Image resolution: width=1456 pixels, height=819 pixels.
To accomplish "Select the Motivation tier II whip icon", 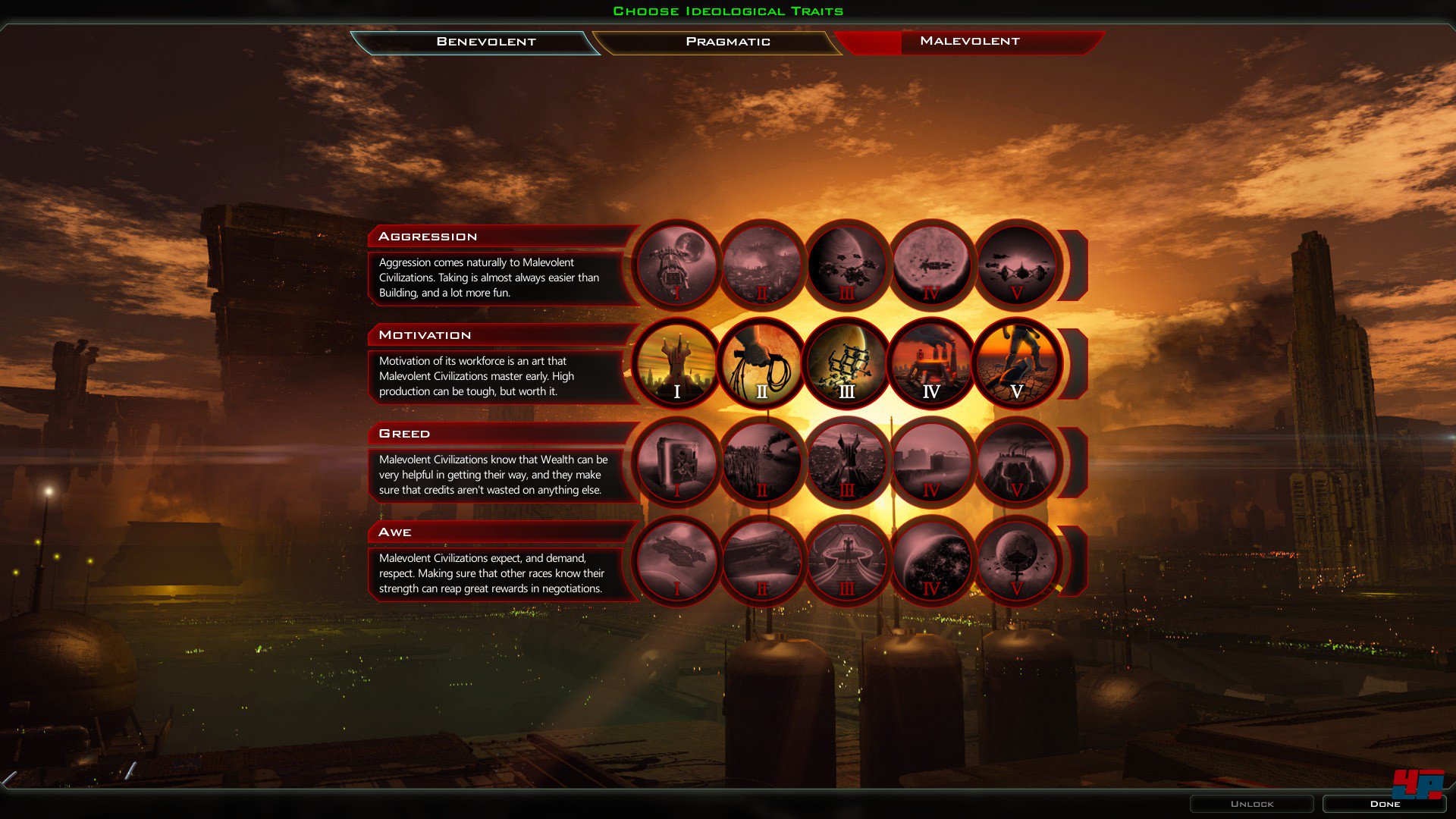I will 762,362.
